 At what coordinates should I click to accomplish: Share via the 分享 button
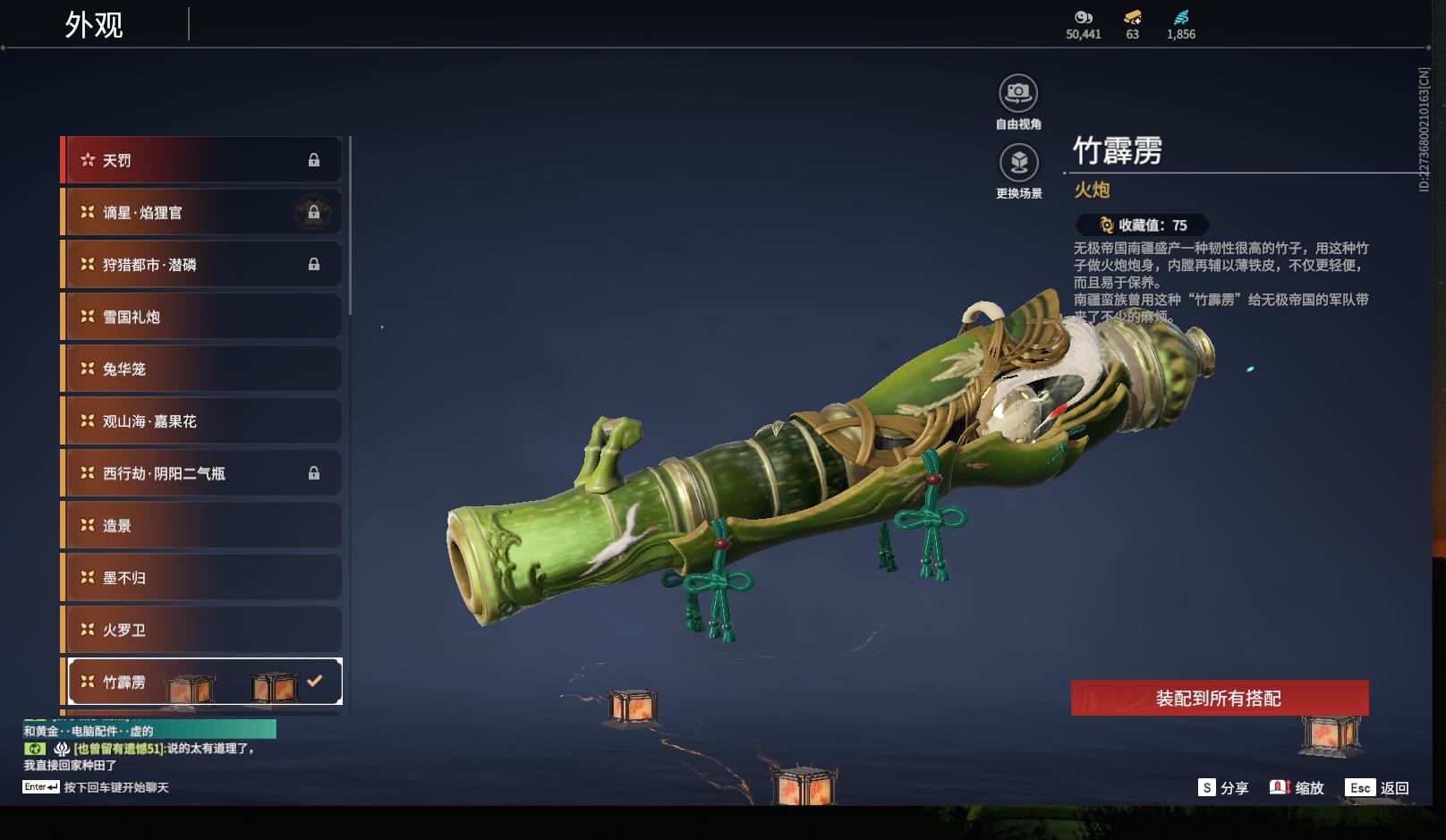(1223, 787)
